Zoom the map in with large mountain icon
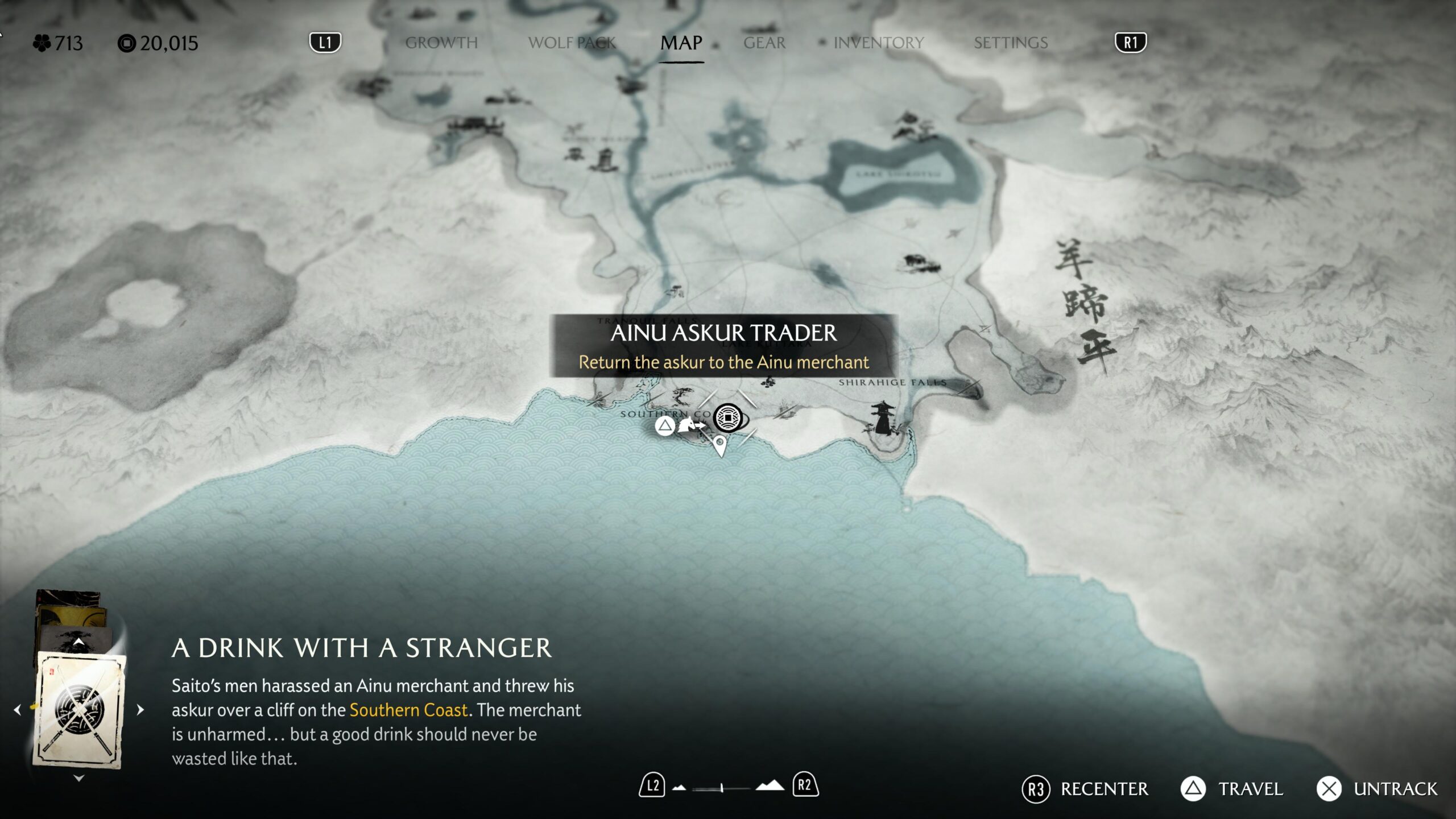Image resolution: width=1456 pixels, height=819 pixels. (769, 786)
